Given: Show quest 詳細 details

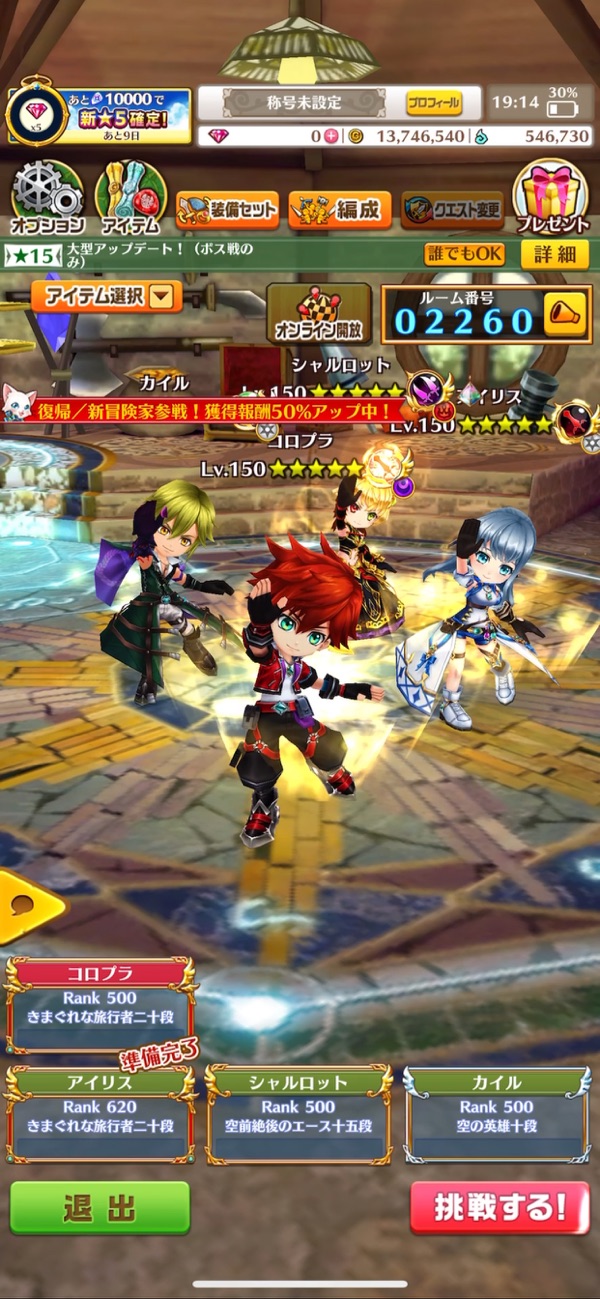Looking at the screenshot, I should [x=554, y=254].
